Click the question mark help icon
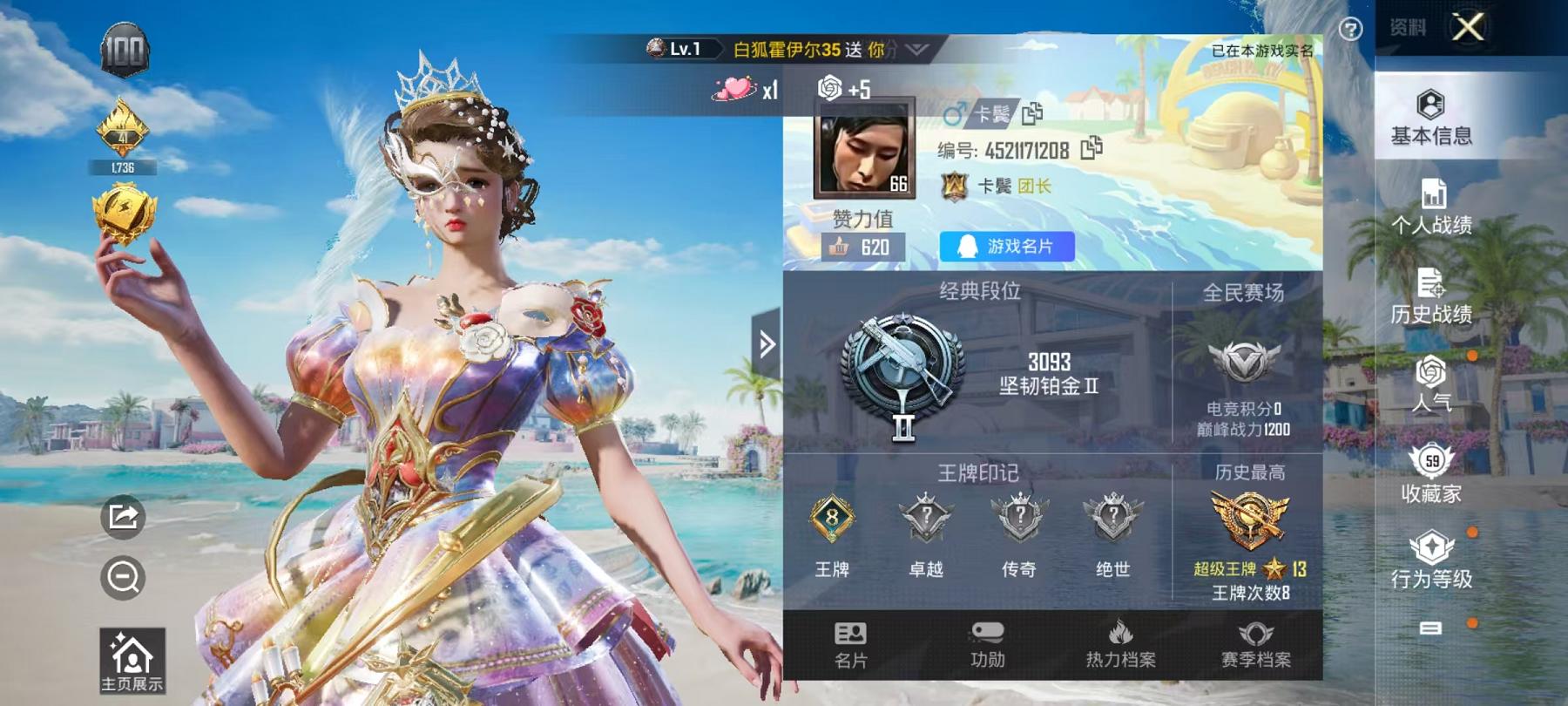Viewport: 1568px width, 706px height. 1349,31
